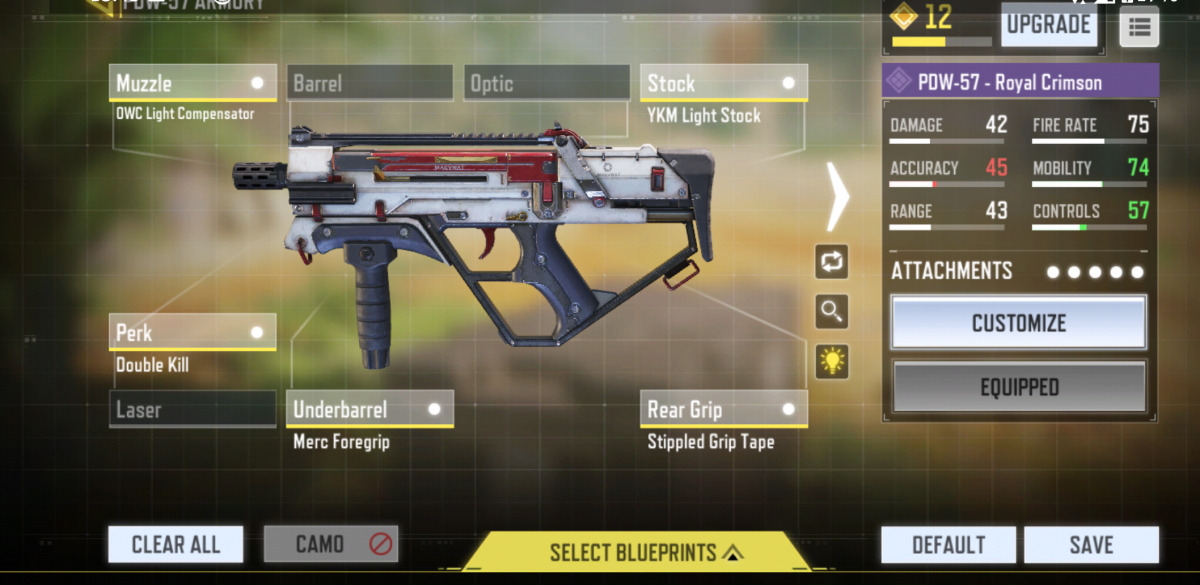Image resolution: width=1200 pixels, height=585 pixels.
Task: Upgrade the weapon level
Action: 1048,25
